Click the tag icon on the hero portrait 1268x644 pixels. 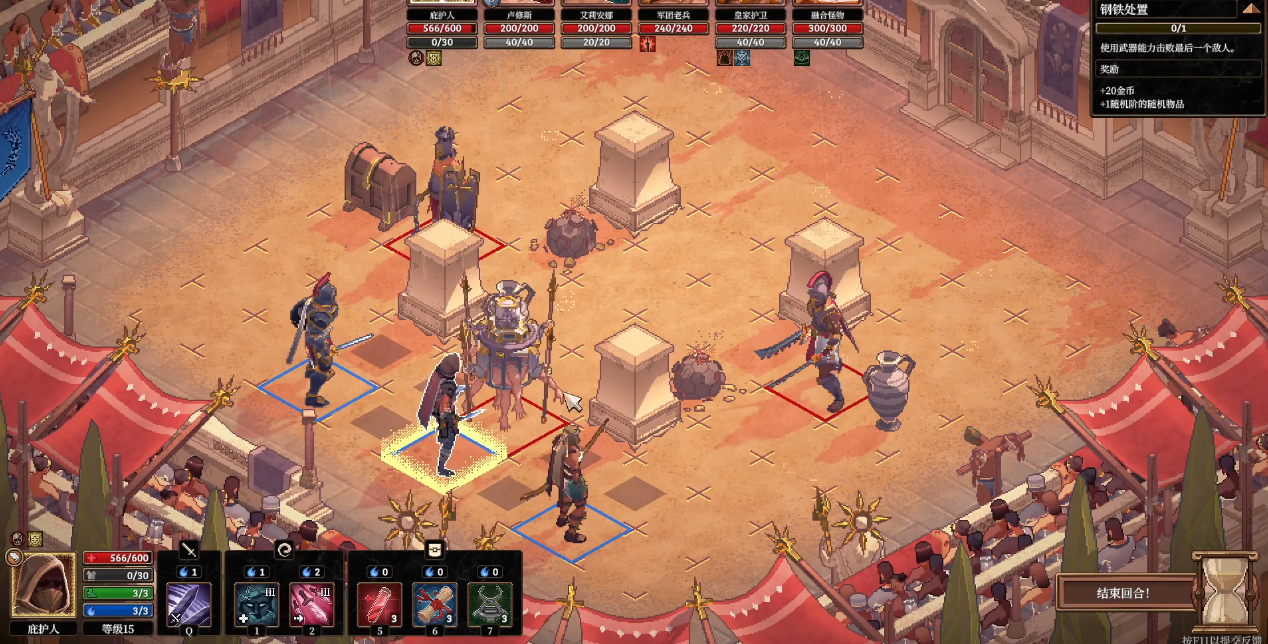[14, 557]
